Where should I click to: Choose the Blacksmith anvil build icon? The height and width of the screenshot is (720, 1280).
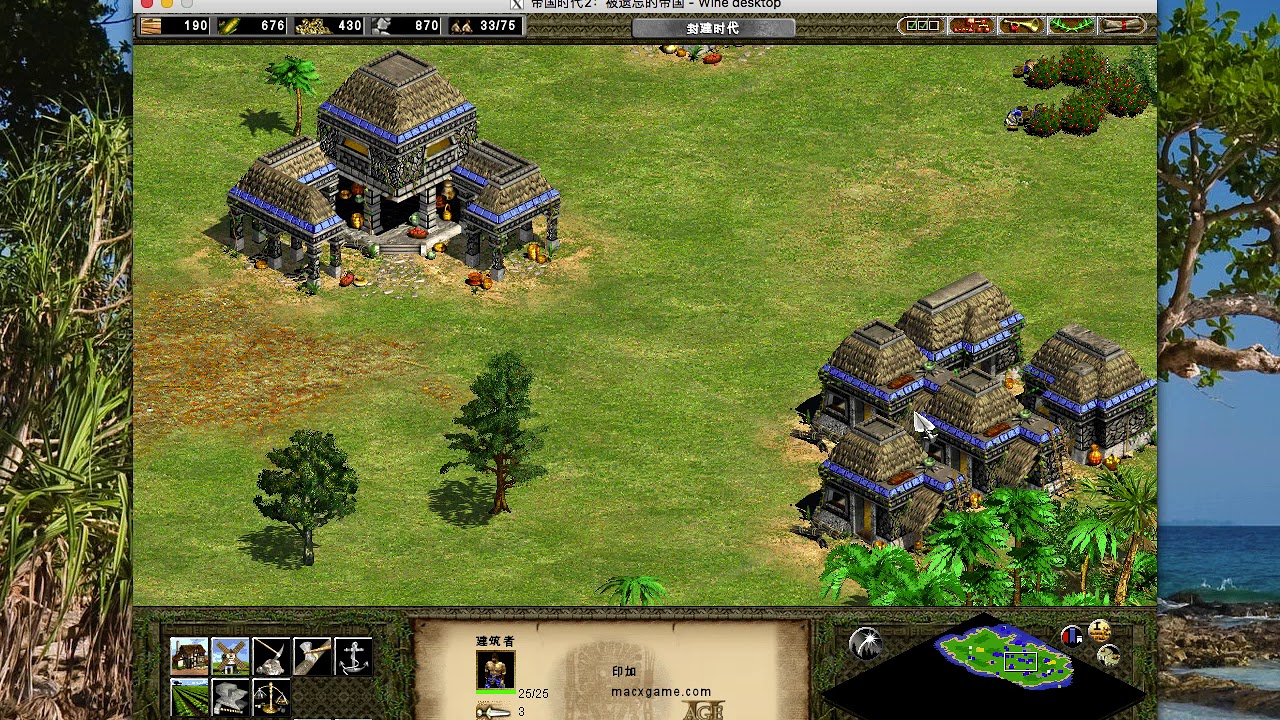(x=230, y=697)
